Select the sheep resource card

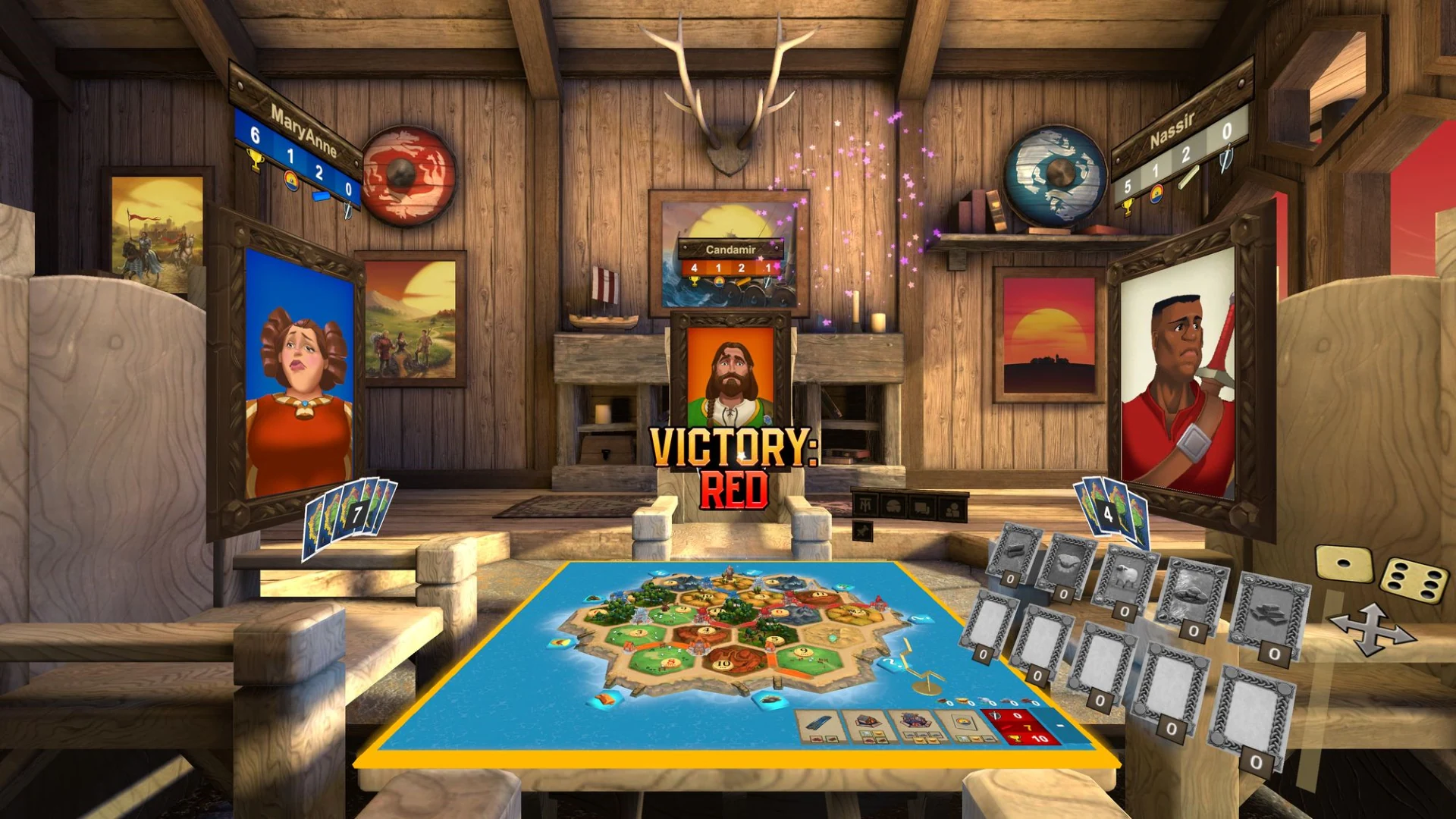[x=1127, y=575]
